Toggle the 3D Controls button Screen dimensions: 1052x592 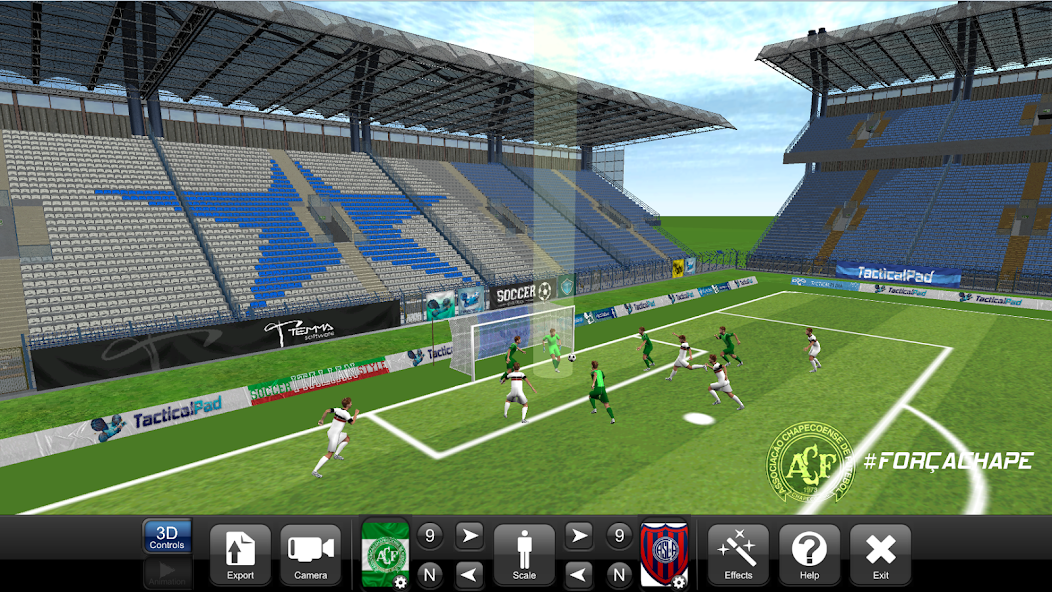click(x=167, y=537)
